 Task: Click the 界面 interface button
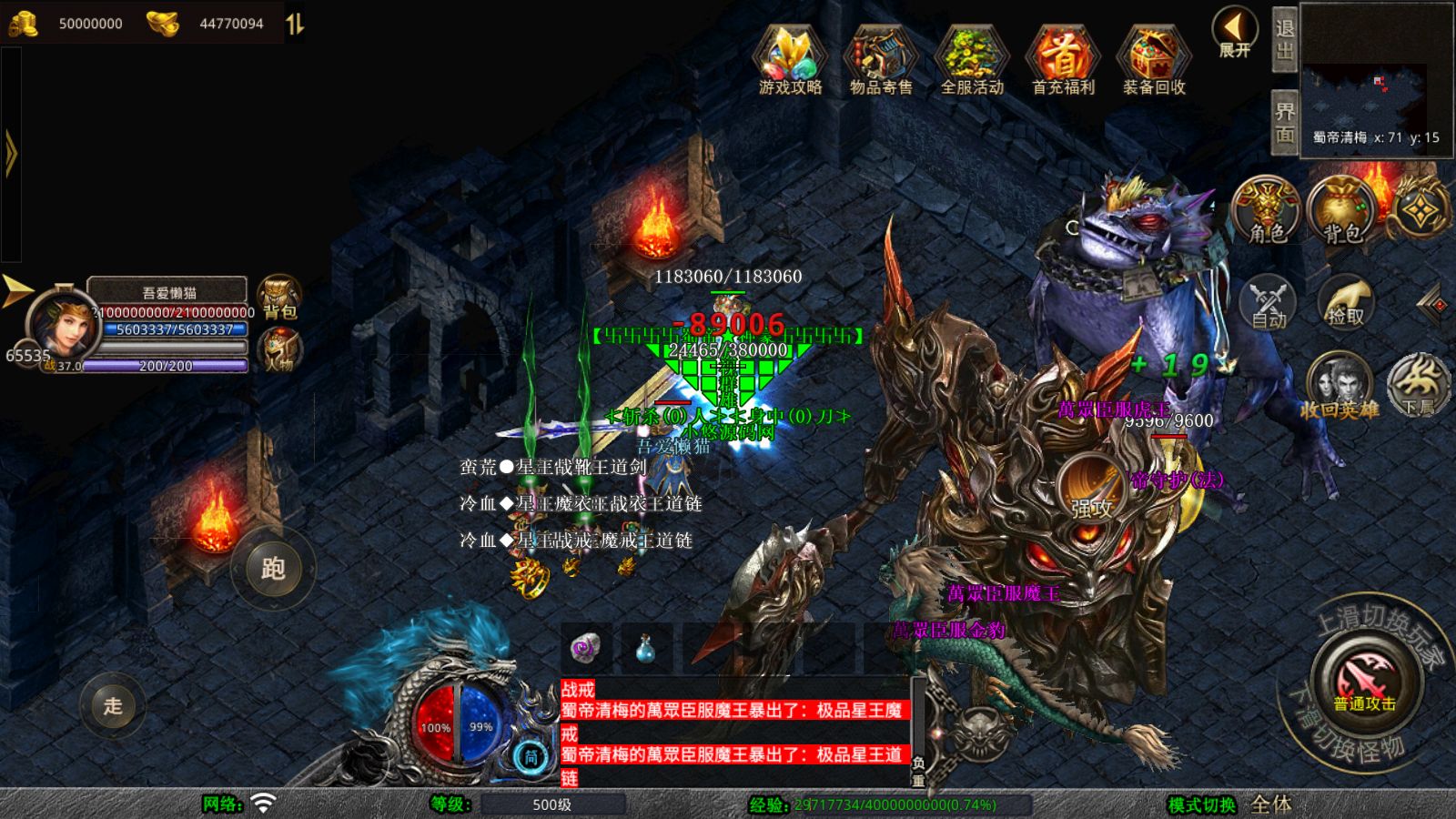pos(1284,123)
